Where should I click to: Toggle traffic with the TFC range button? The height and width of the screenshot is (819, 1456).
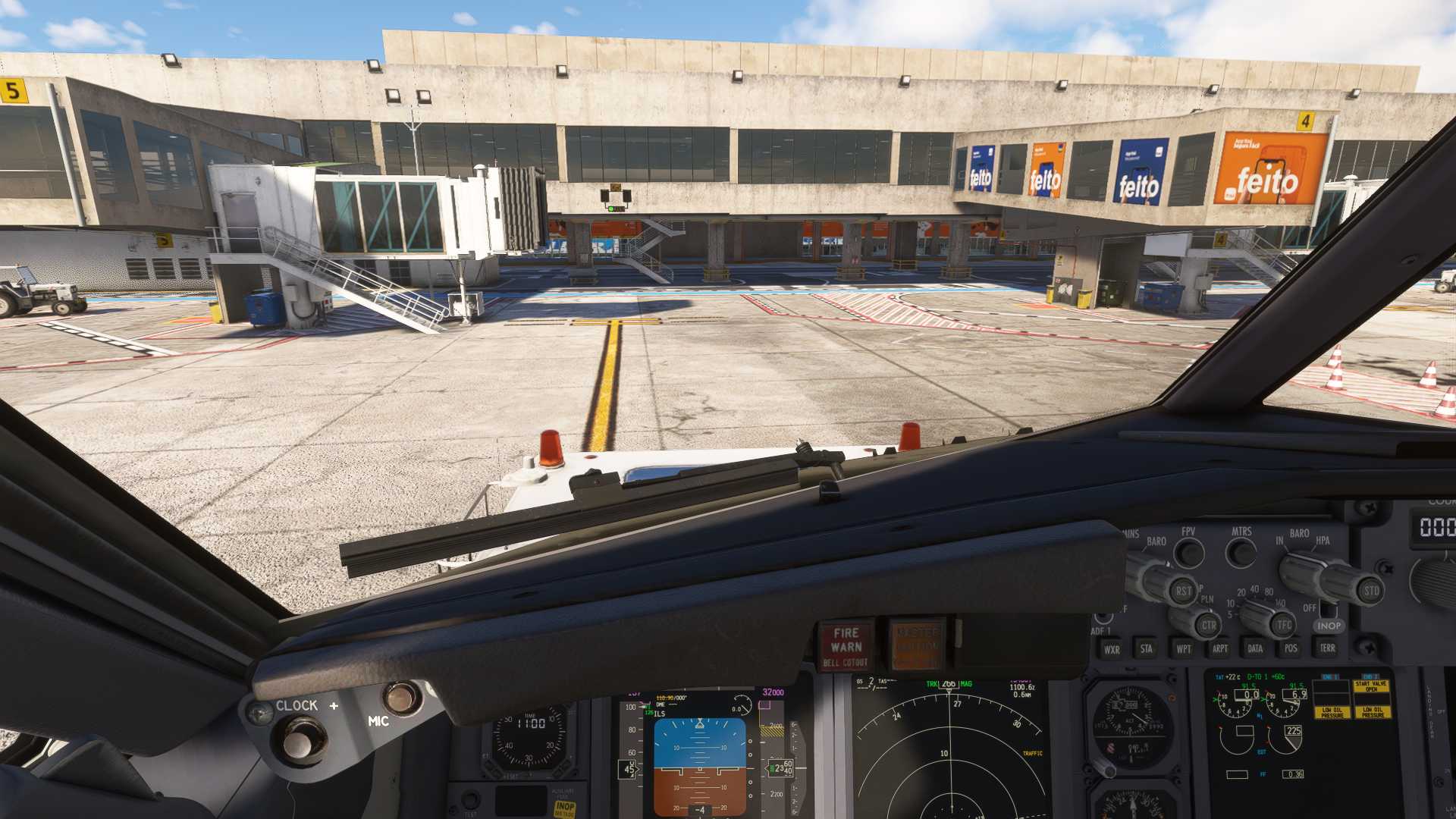(x=1283, y=626)
